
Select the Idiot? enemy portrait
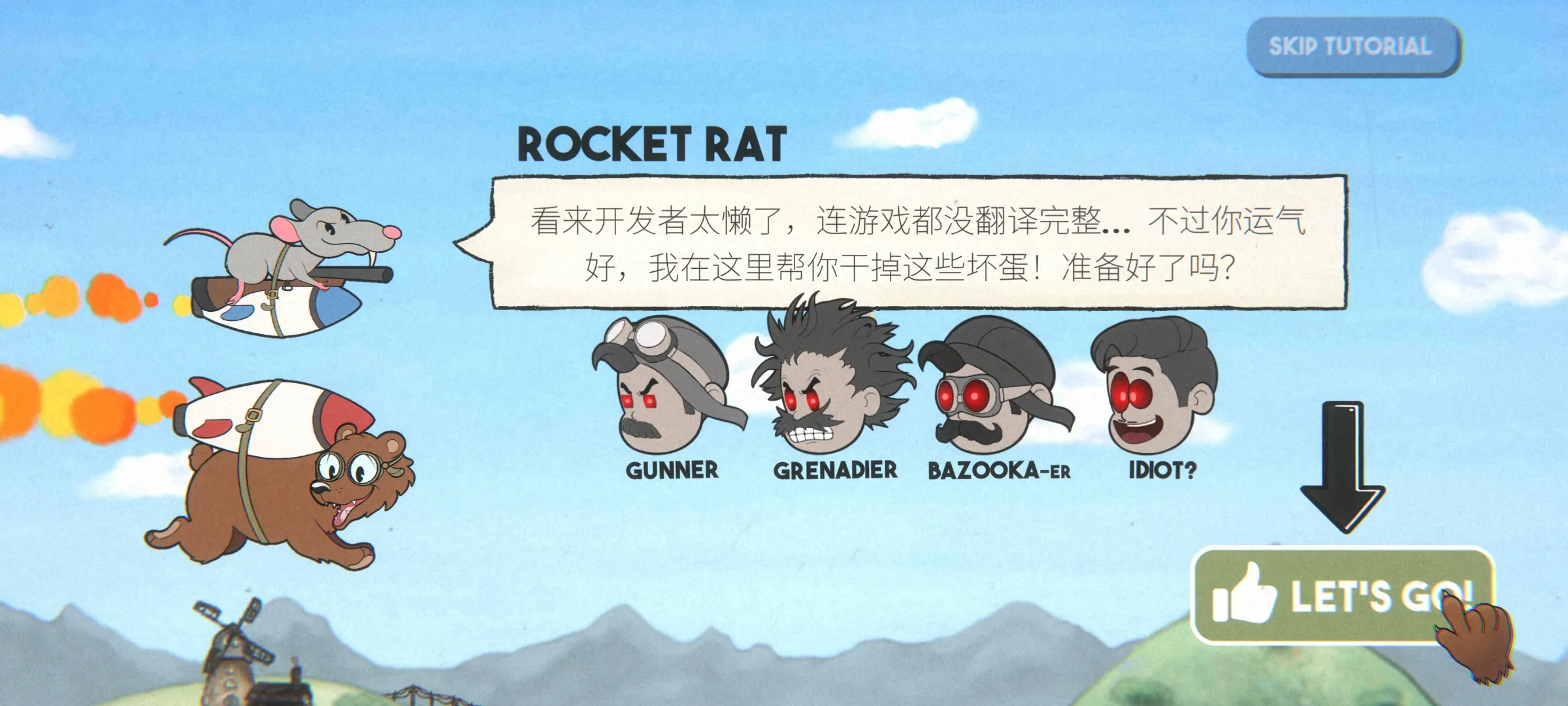tap(1153, 386)
